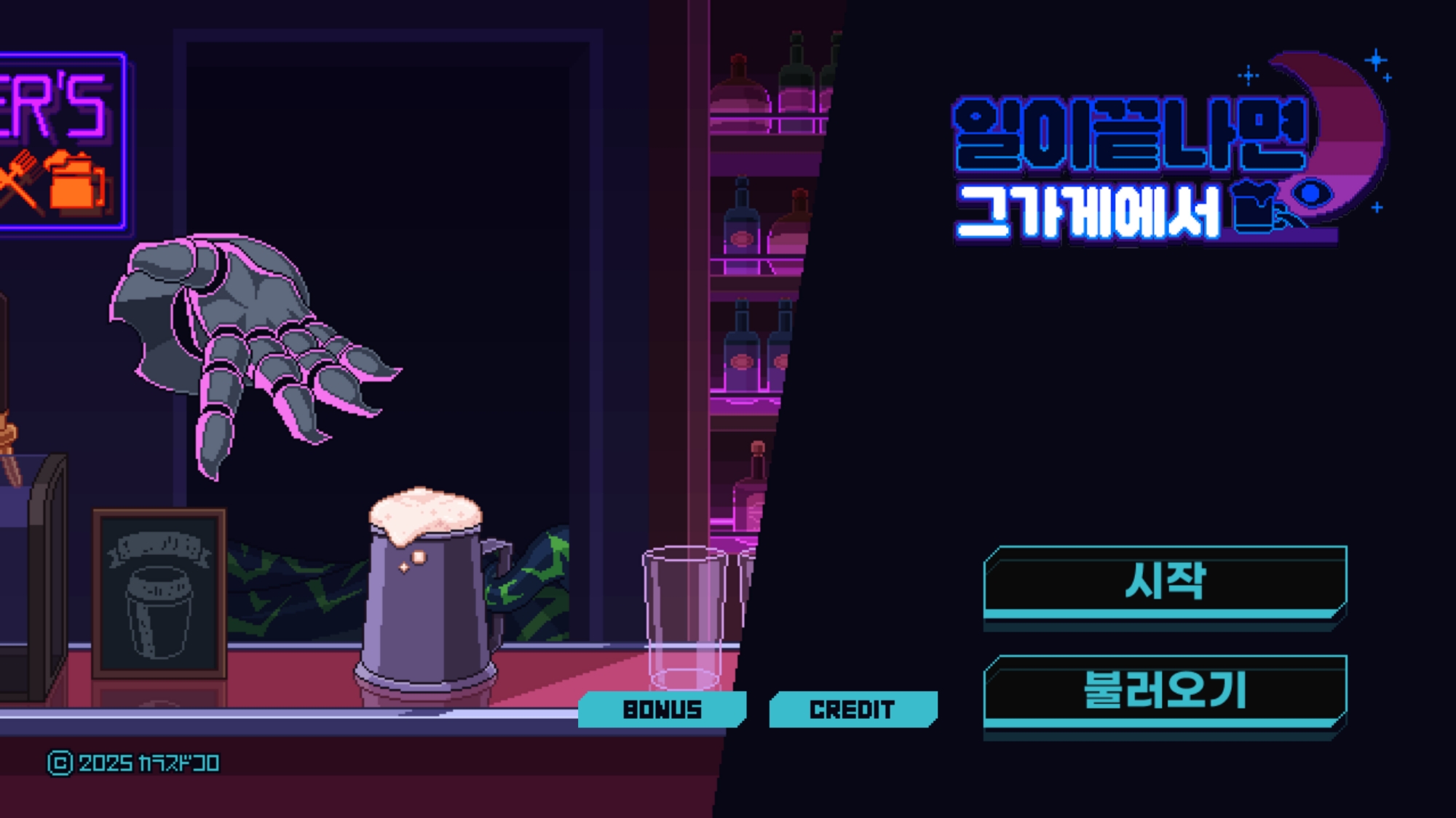Show the CREDIT screen
This screenshot has height=818, width=1456.
click(852, 709)
